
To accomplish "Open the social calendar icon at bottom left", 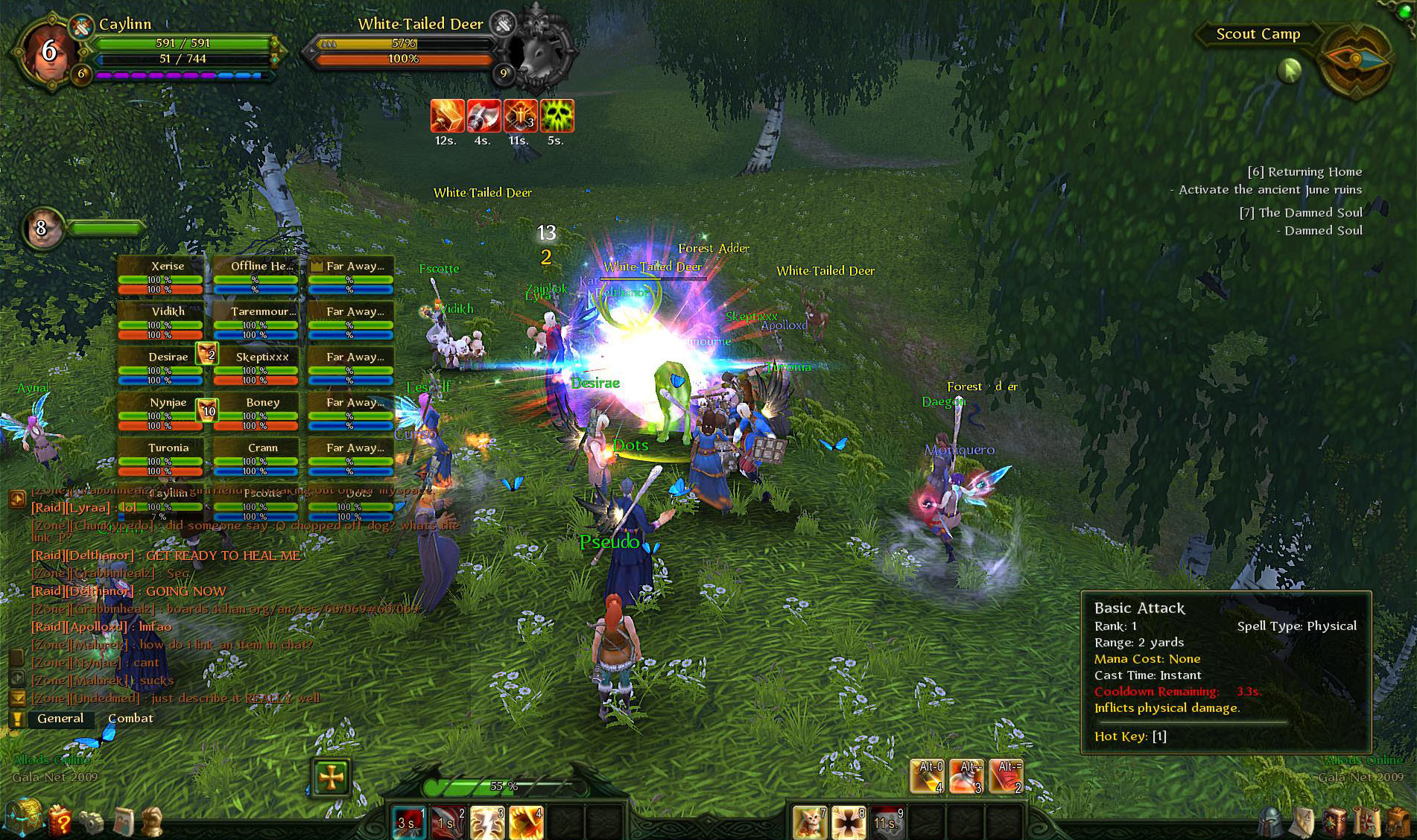I will click(124, 821).
